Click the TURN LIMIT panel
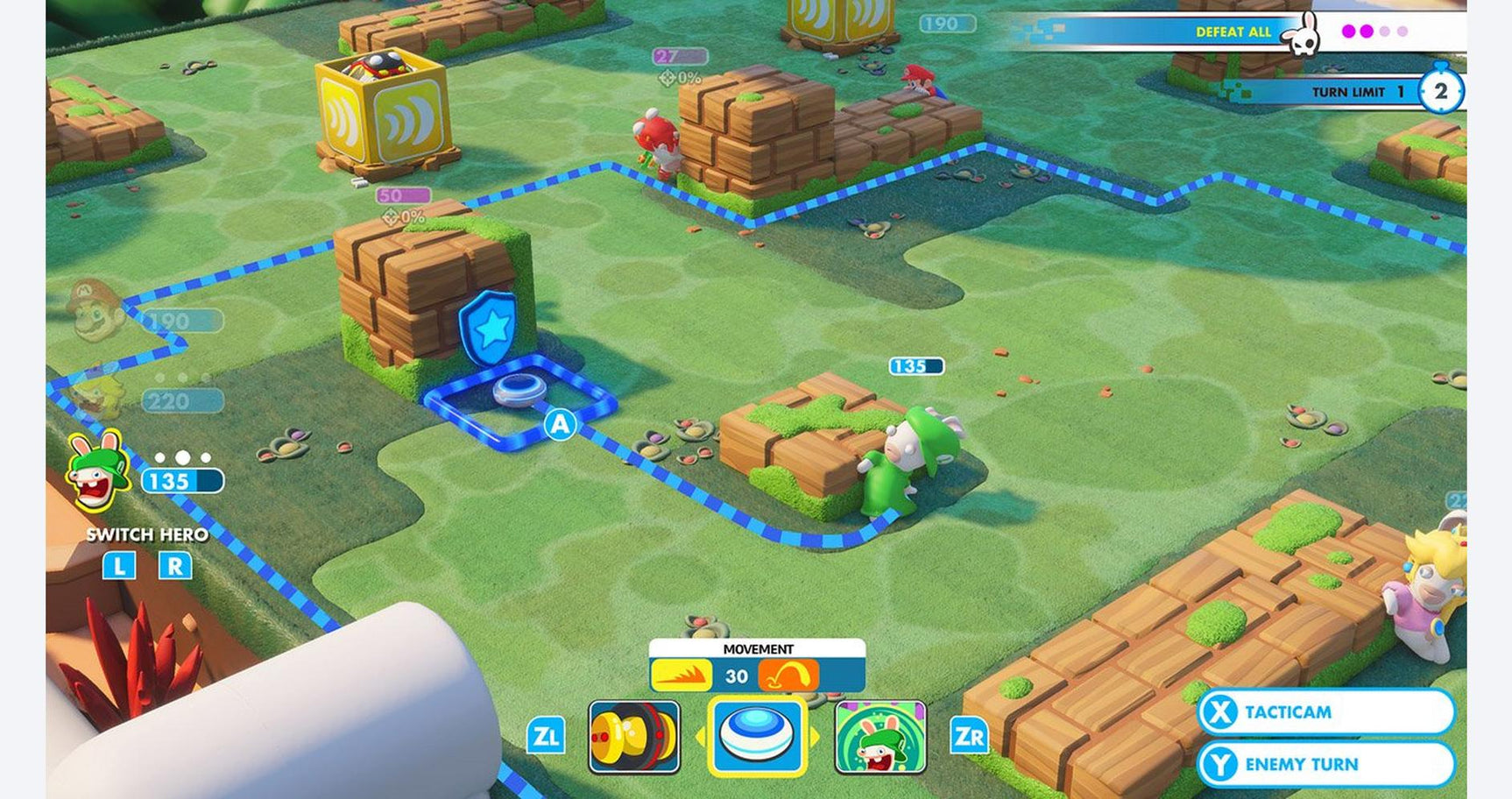 tap(1349, 90)
